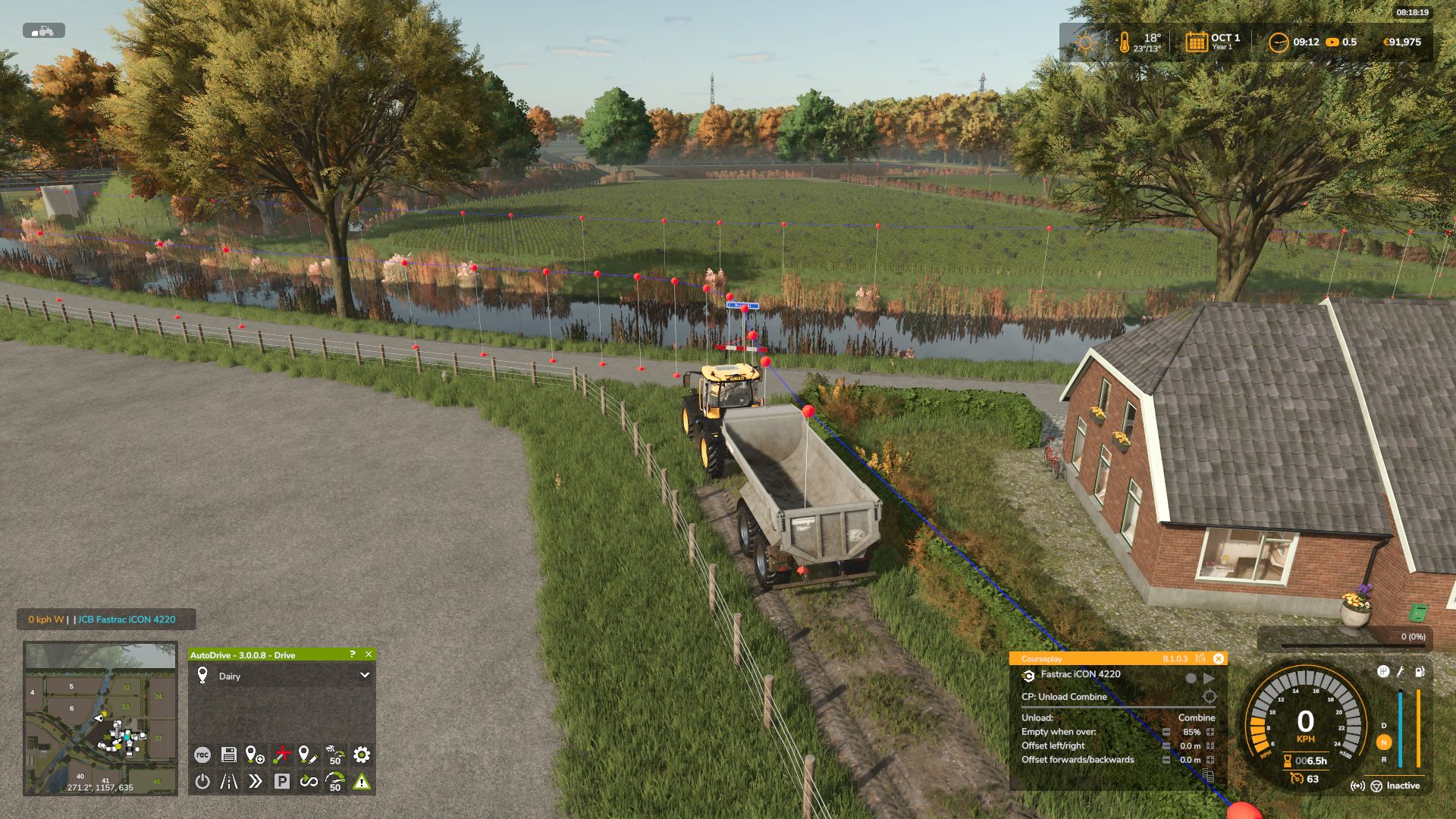
Task: Toggle the delete waypoint red cross icon
Action: coord(282,754)
